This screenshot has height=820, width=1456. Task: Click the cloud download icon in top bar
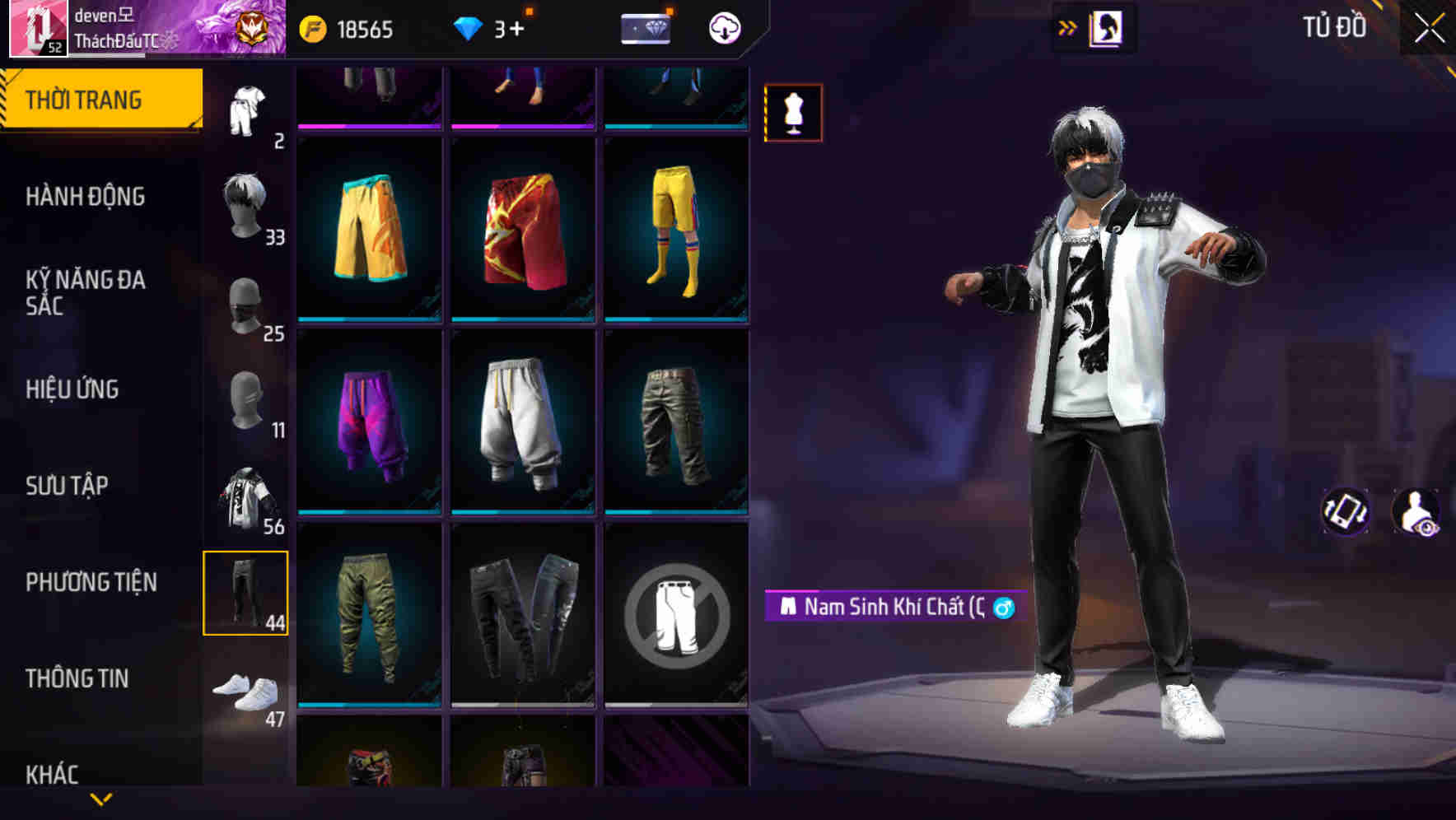coord(723,28)
